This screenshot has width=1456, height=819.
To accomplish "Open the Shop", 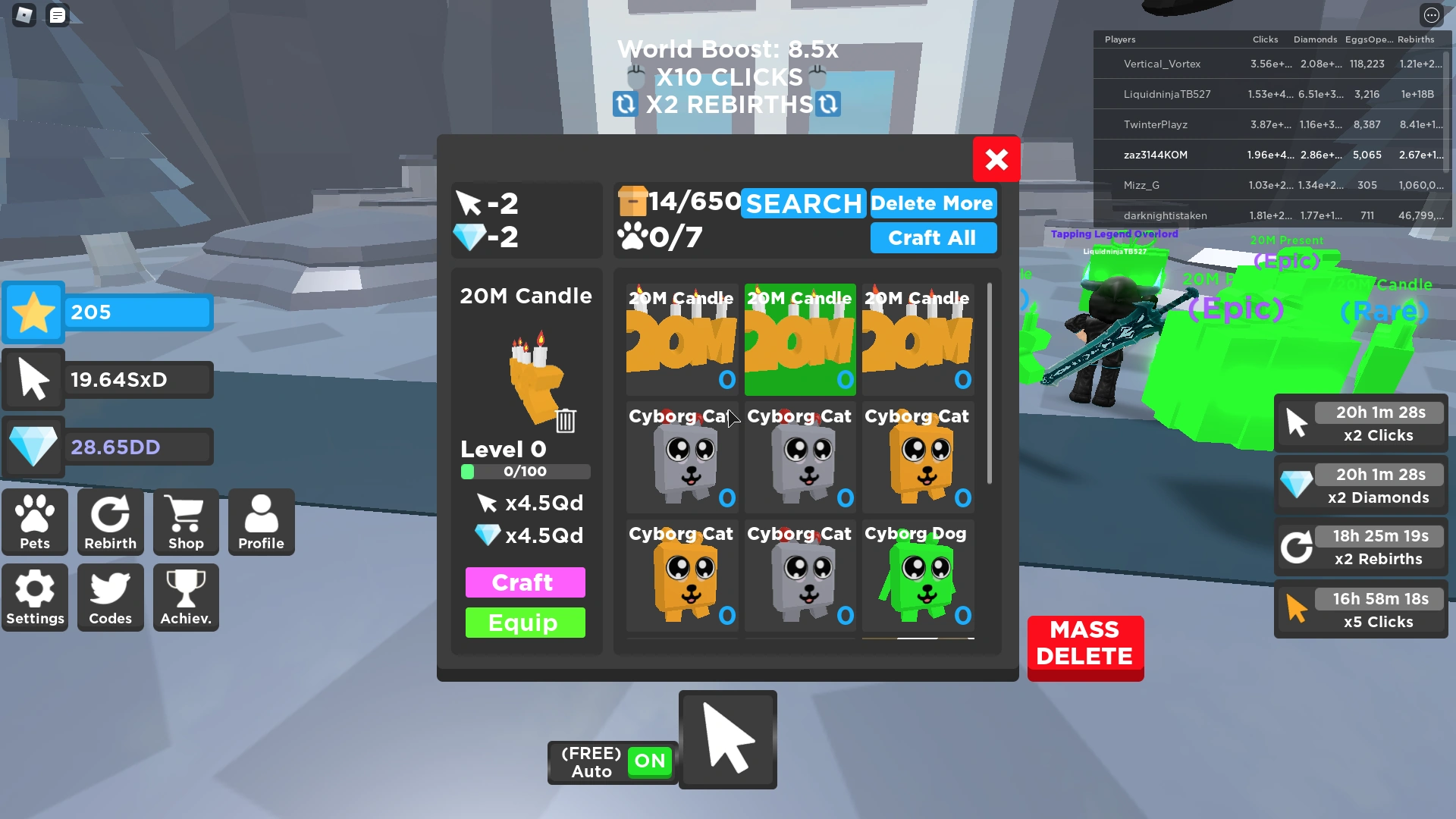I will click(186, 522).
